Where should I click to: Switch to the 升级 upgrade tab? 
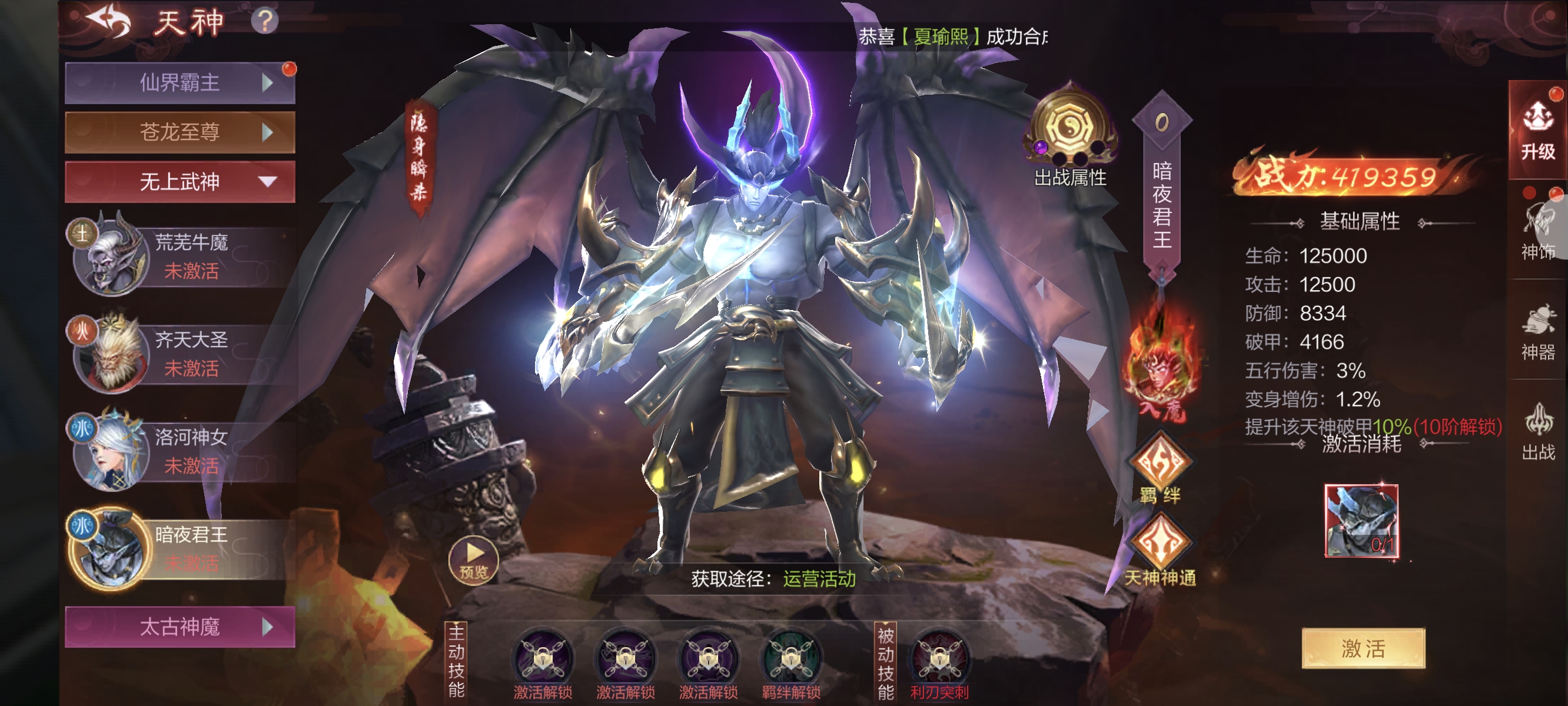[x=1537, y=131]
